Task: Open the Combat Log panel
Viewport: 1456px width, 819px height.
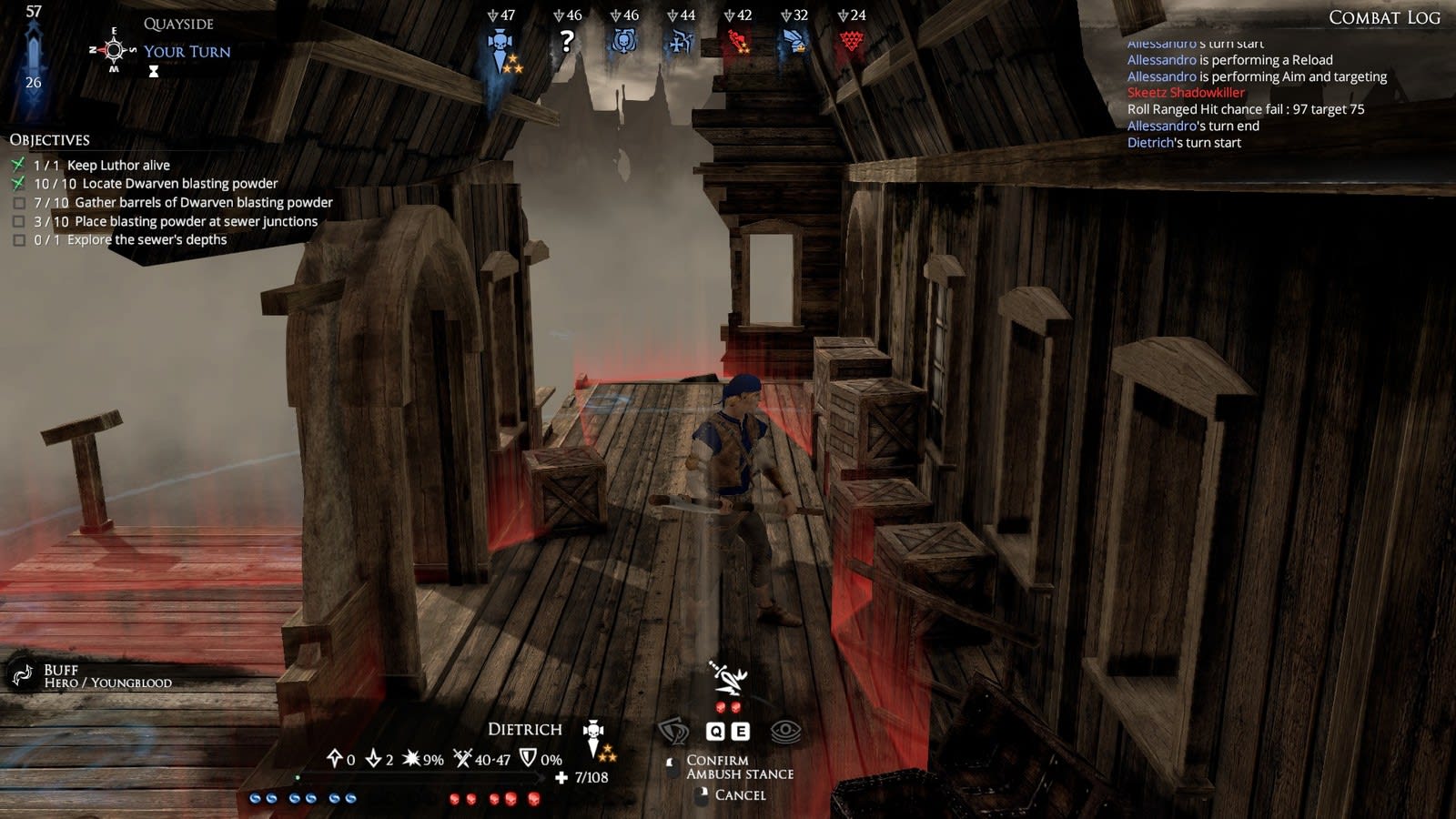Action: pyautogui.click(x=1383, y=17)
